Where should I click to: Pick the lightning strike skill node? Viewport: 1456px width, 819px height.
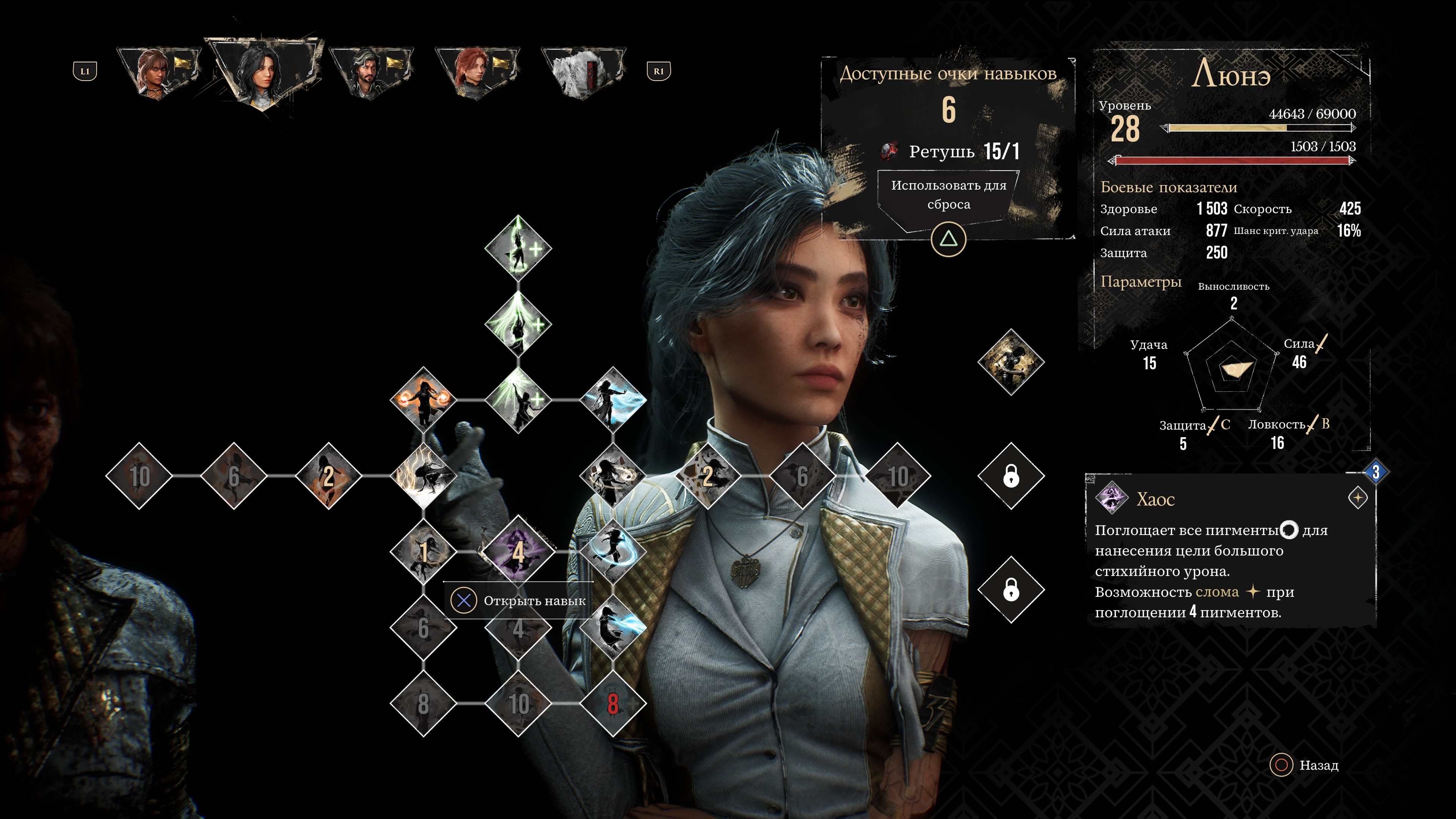[x=423, y=476]
